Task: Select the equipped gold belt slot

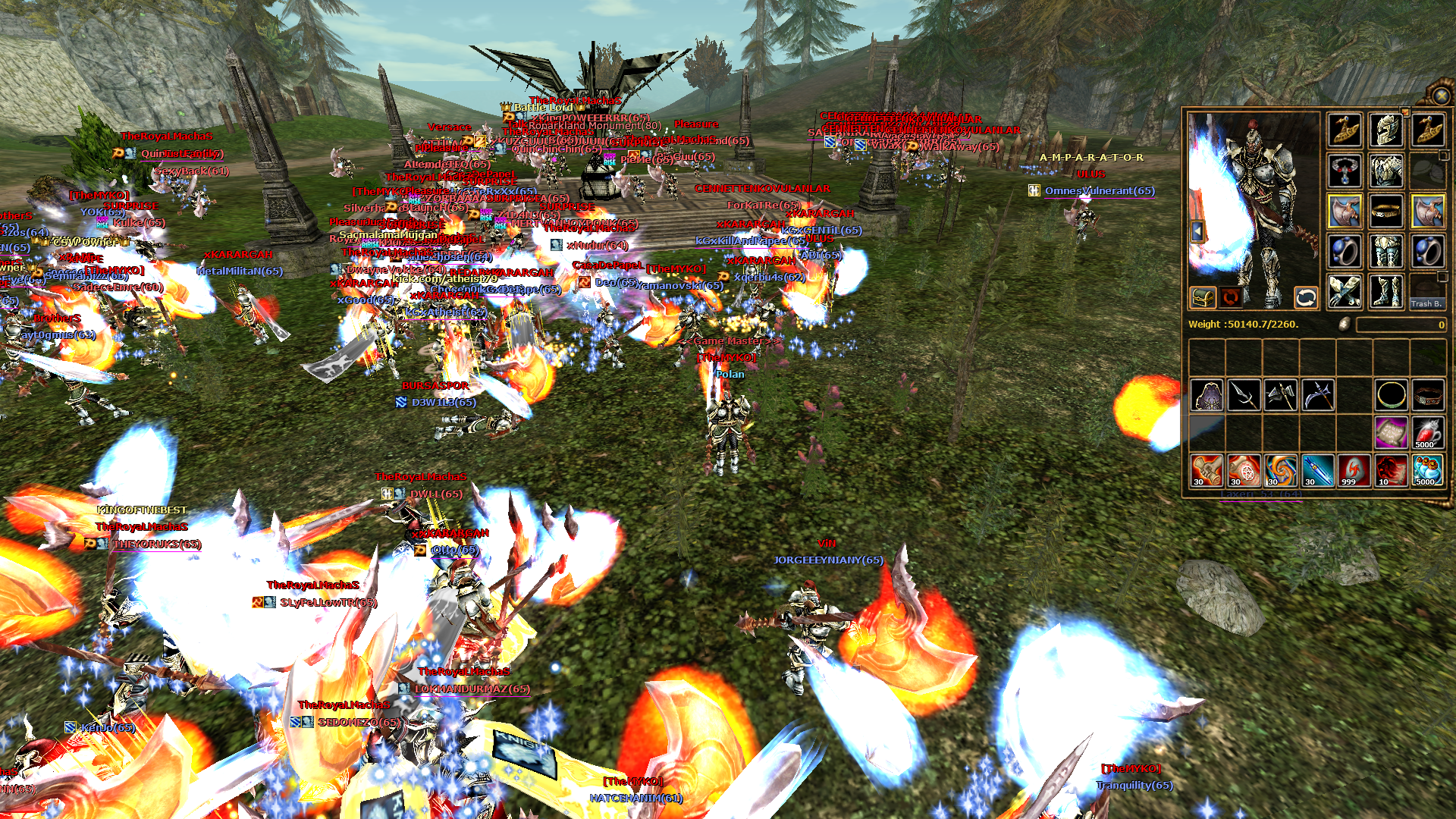Action: [1386, 211]
